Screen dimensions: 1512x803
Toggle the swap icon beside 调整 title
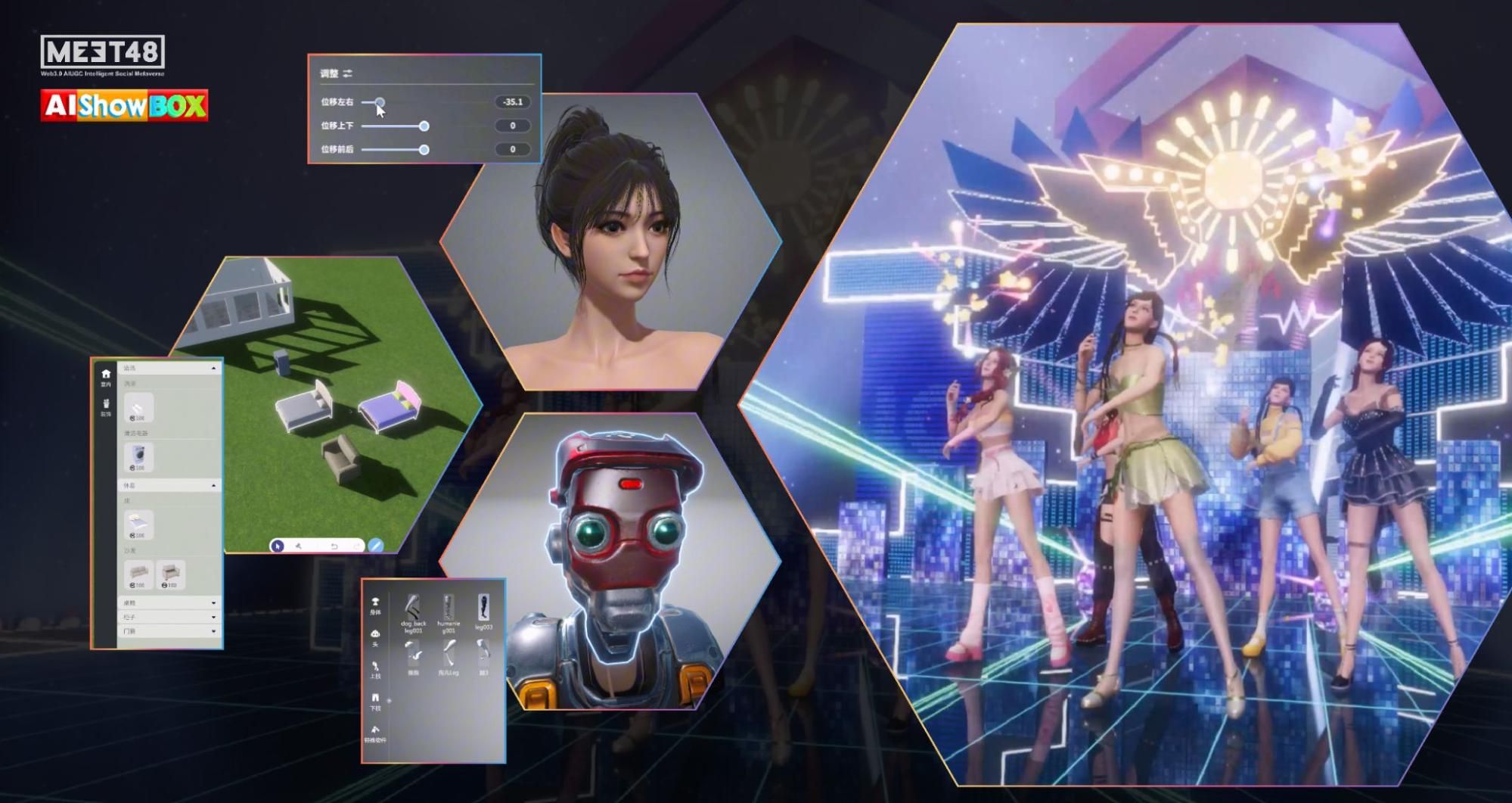(348, 74)
